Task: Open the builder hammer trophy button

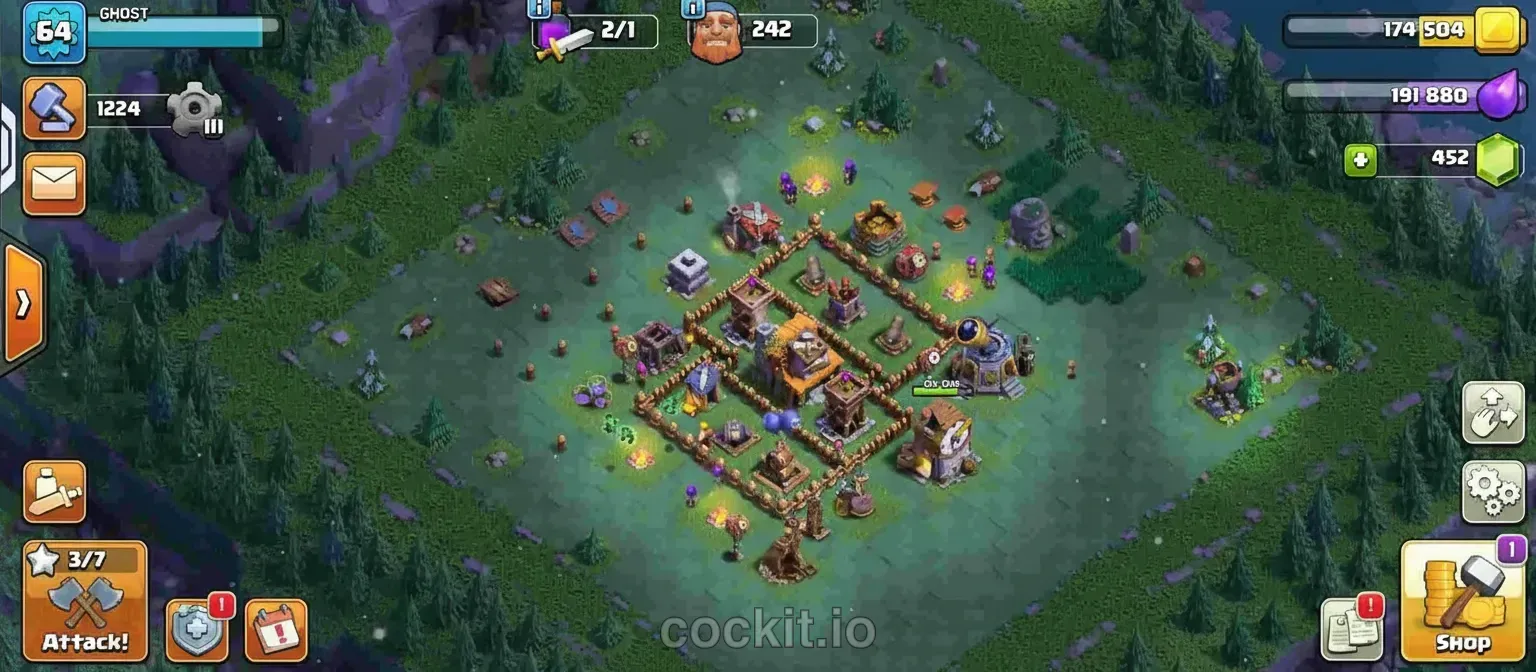Action: 54,108
